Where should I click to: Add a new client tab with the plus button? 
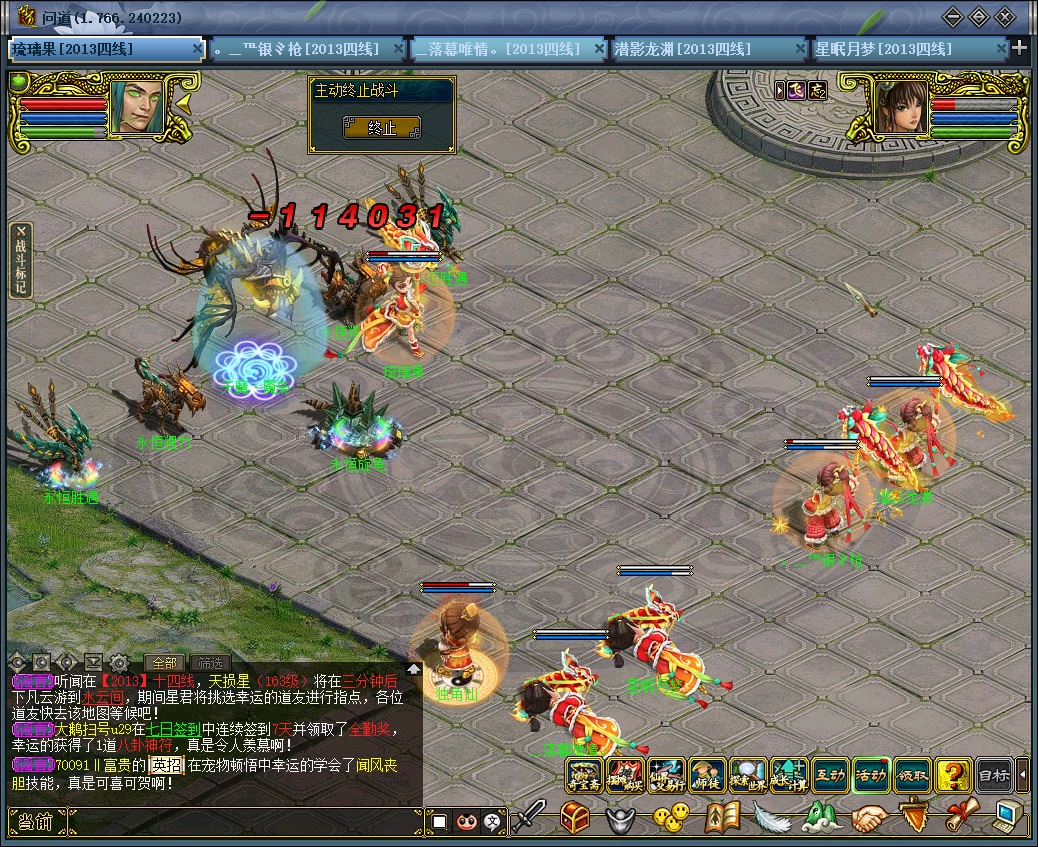tap(1019, 48)
